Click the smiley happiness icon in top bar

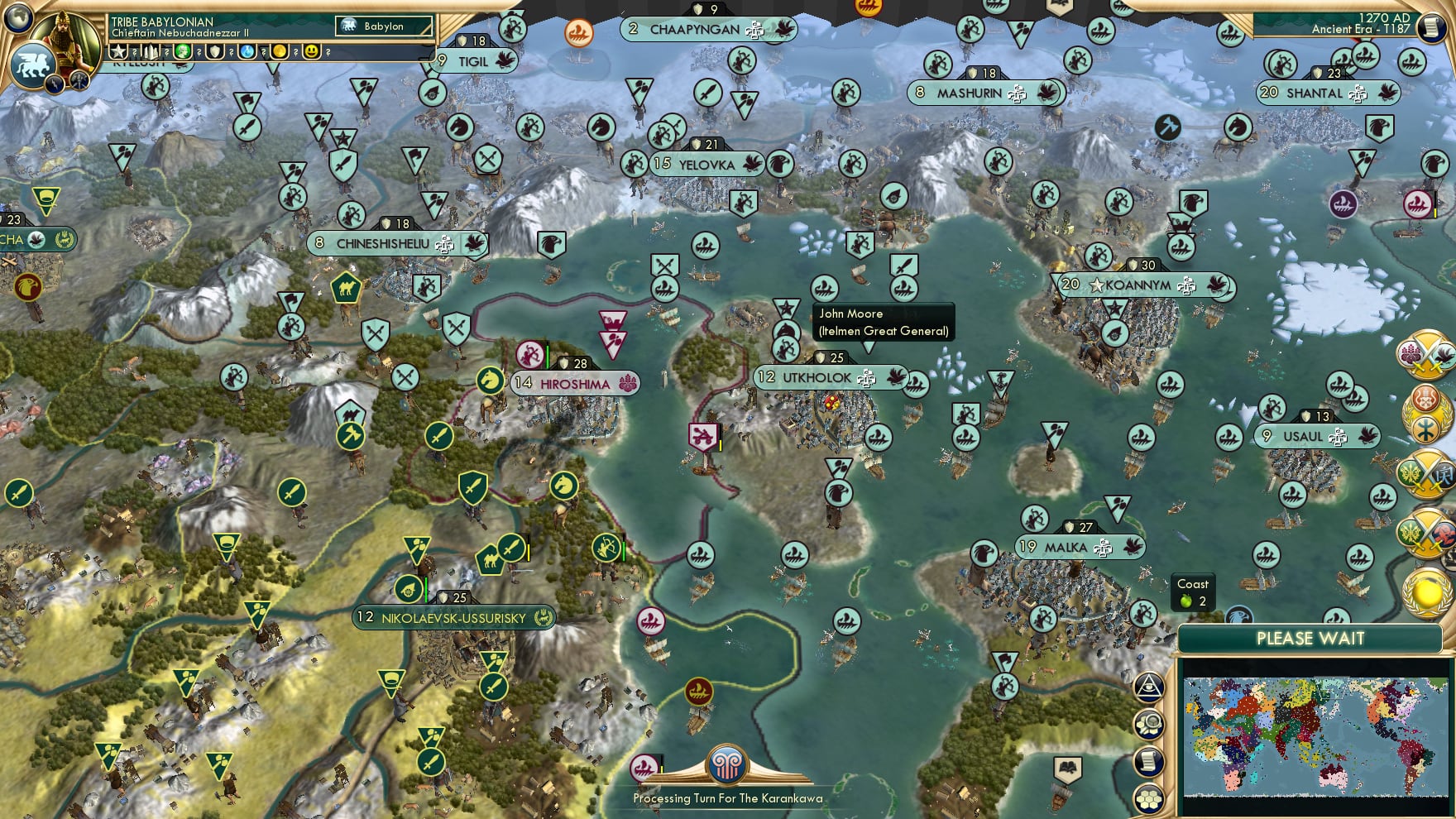(x=313, y=52)
